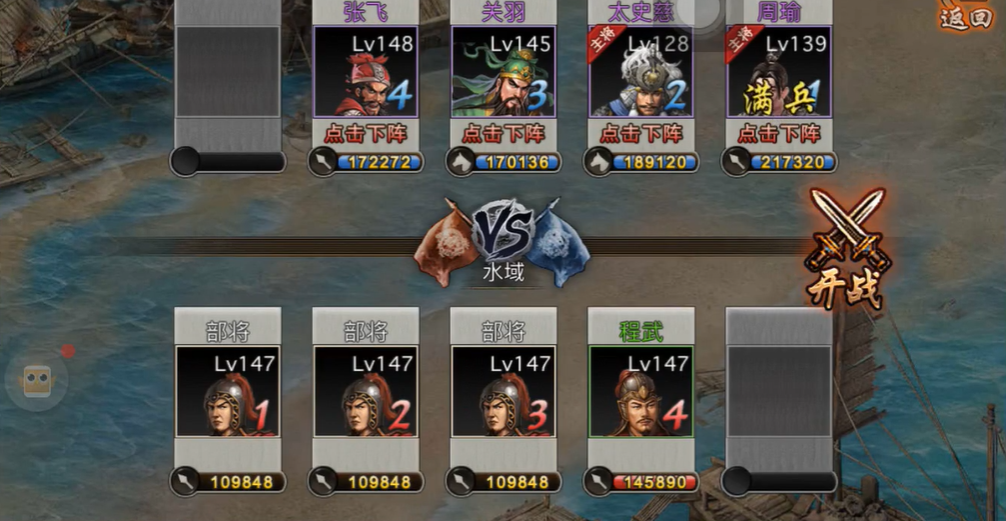Select the 关羽 general card
Viewport: 1006px width, 521px height.
pyautogui.click(x=503, y=72)
